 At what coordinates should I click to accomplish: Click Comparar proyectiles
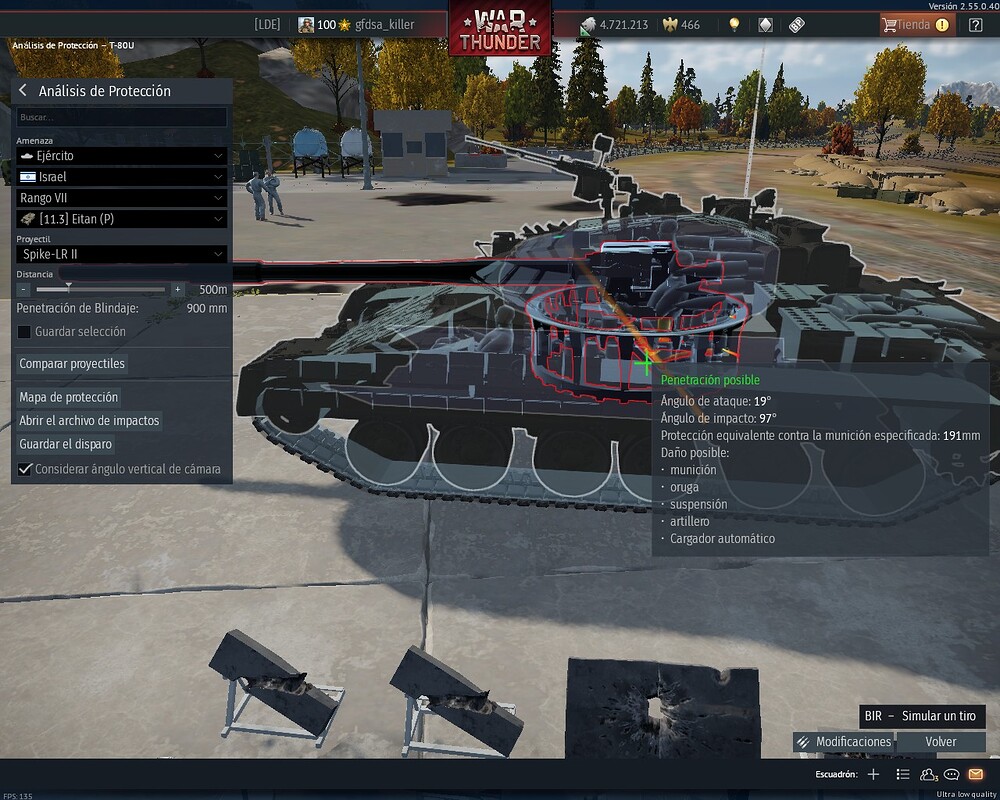pos(72,364)
